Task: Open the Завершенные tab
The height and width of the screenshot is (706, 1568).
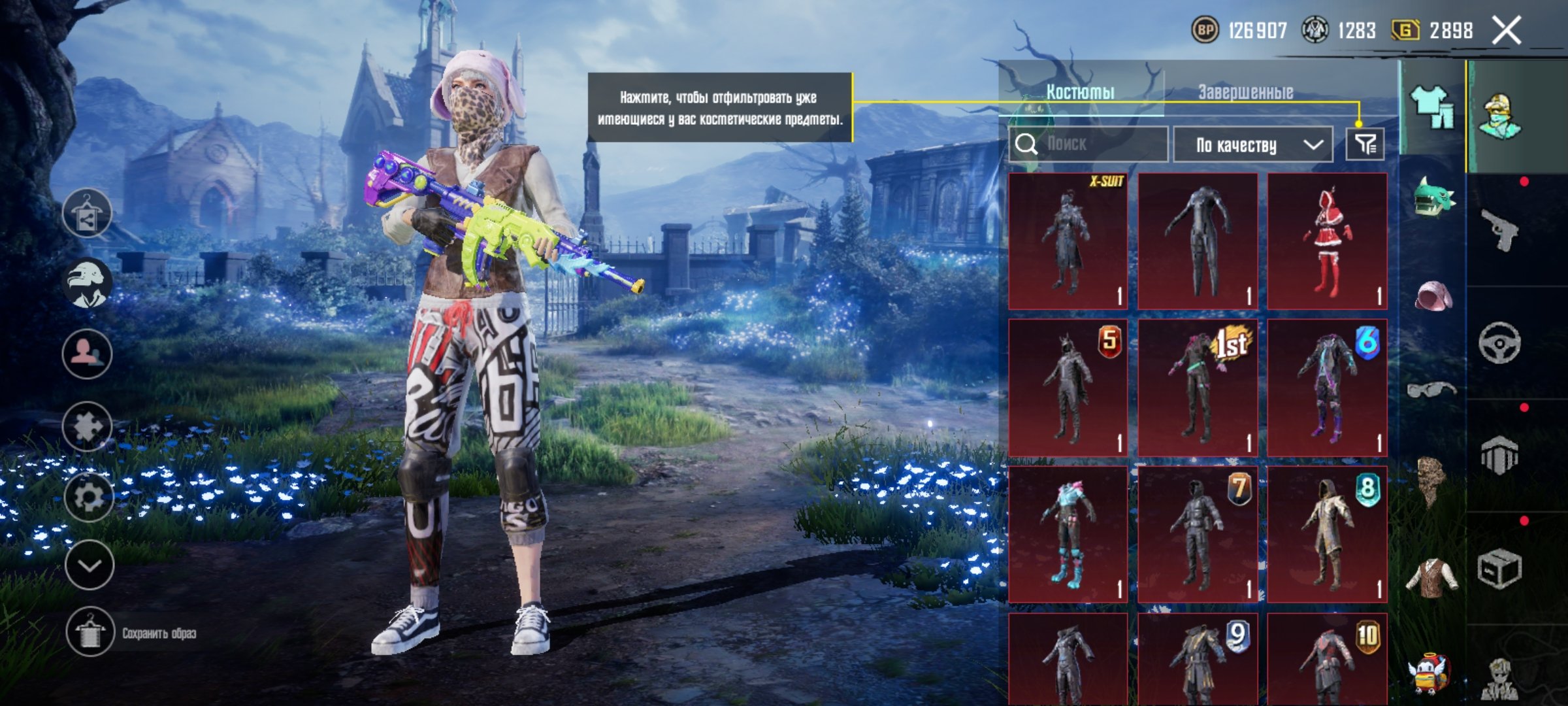Action: pos(1245,92)
